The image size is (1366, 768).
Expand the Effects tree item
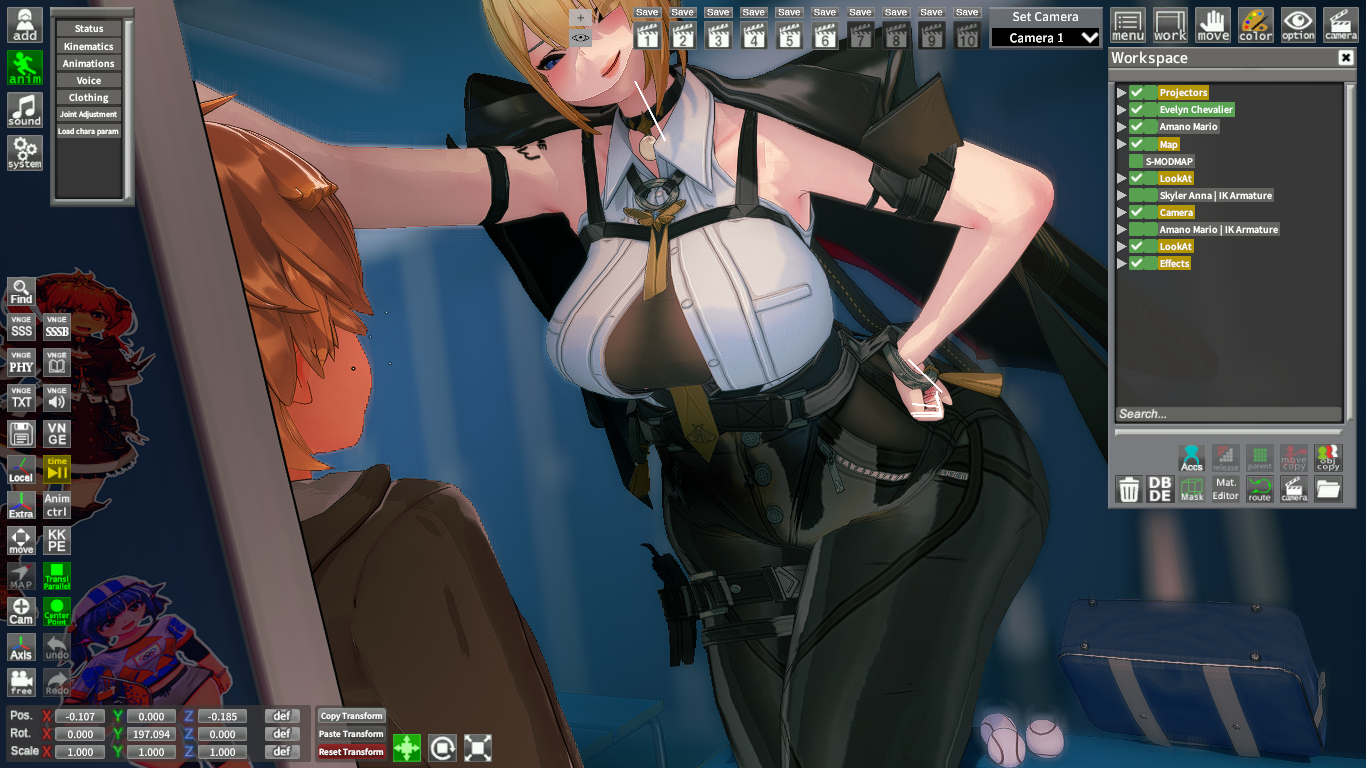[1122, 263]
